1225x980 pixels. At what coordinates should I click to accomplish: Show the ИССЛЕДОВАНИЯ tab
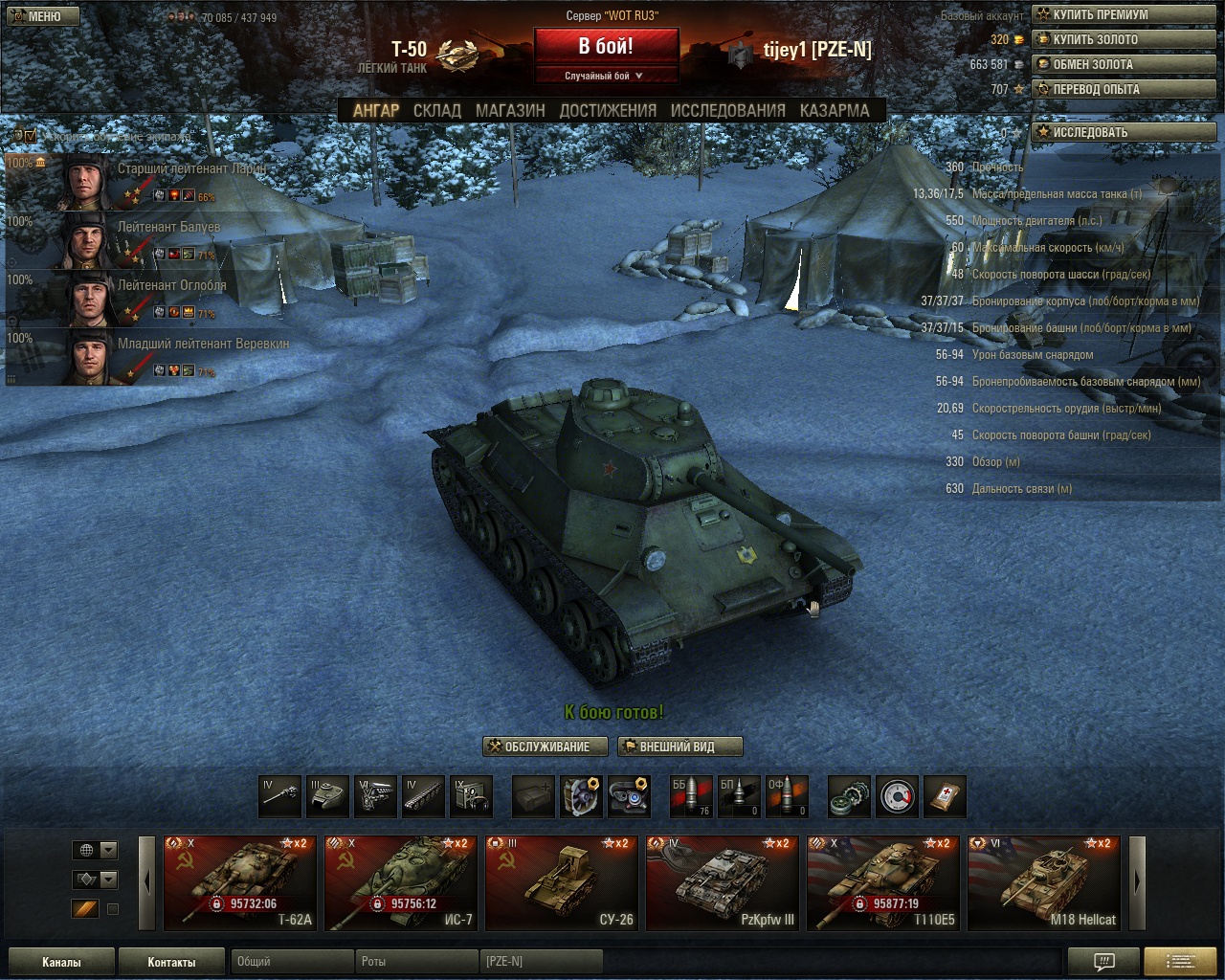(727, 111)
